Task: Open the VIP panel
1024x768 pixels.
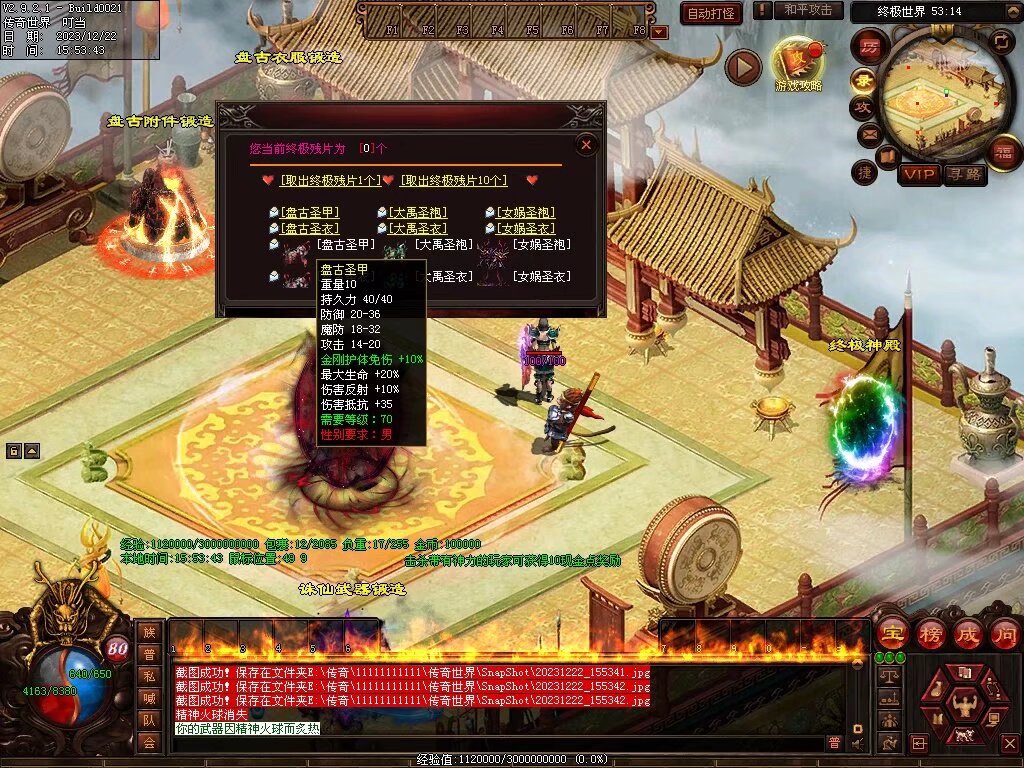Action: click(x=919, y=174)
